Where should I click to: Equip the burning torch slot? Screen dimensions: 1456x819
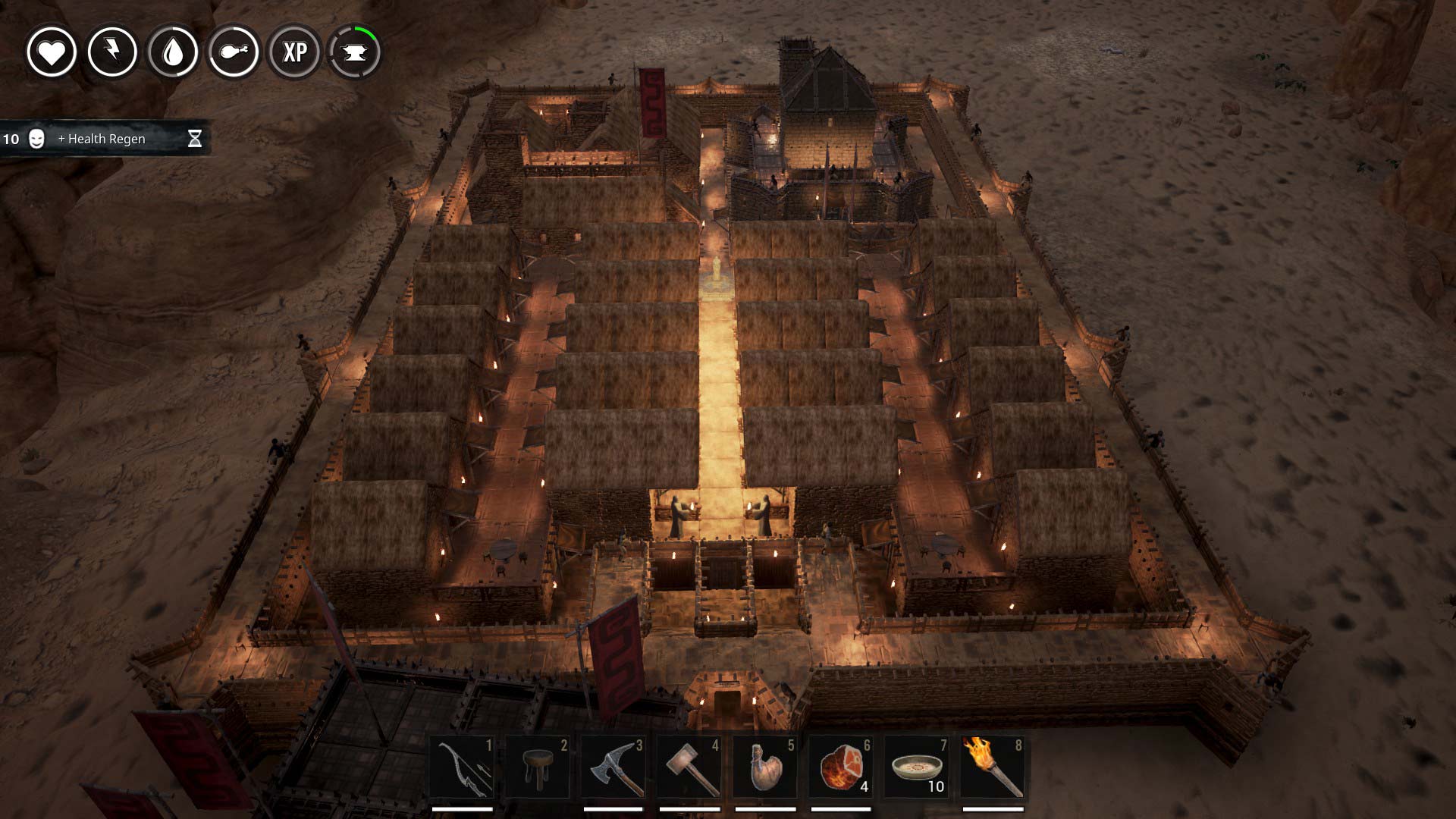(992, 767)
